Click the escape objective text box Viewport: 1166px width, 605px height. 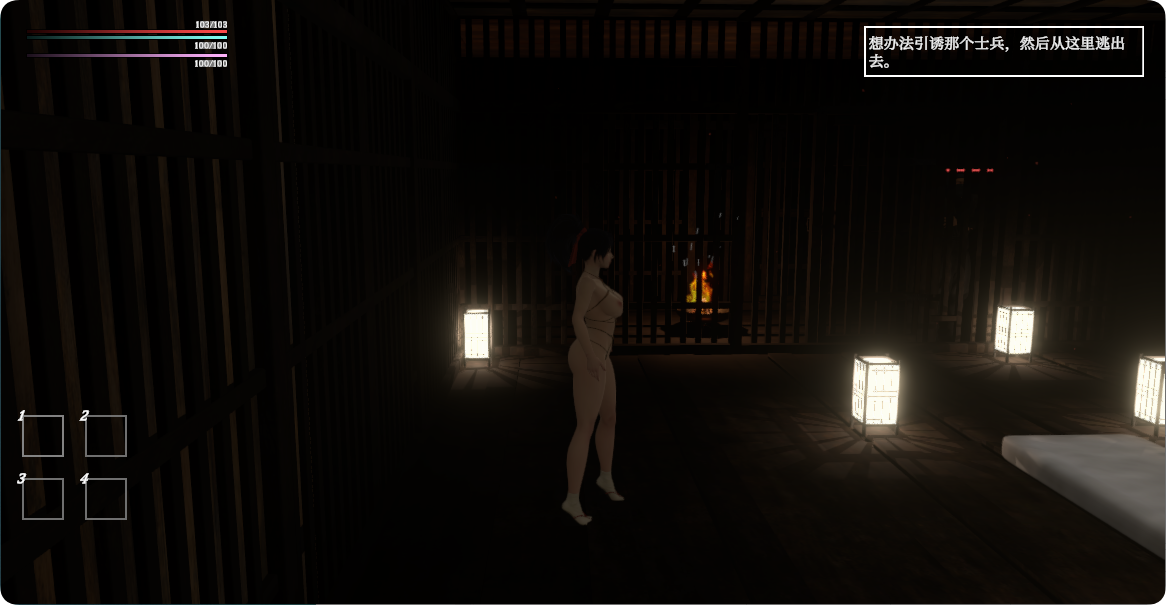(x=1003, y=51)
